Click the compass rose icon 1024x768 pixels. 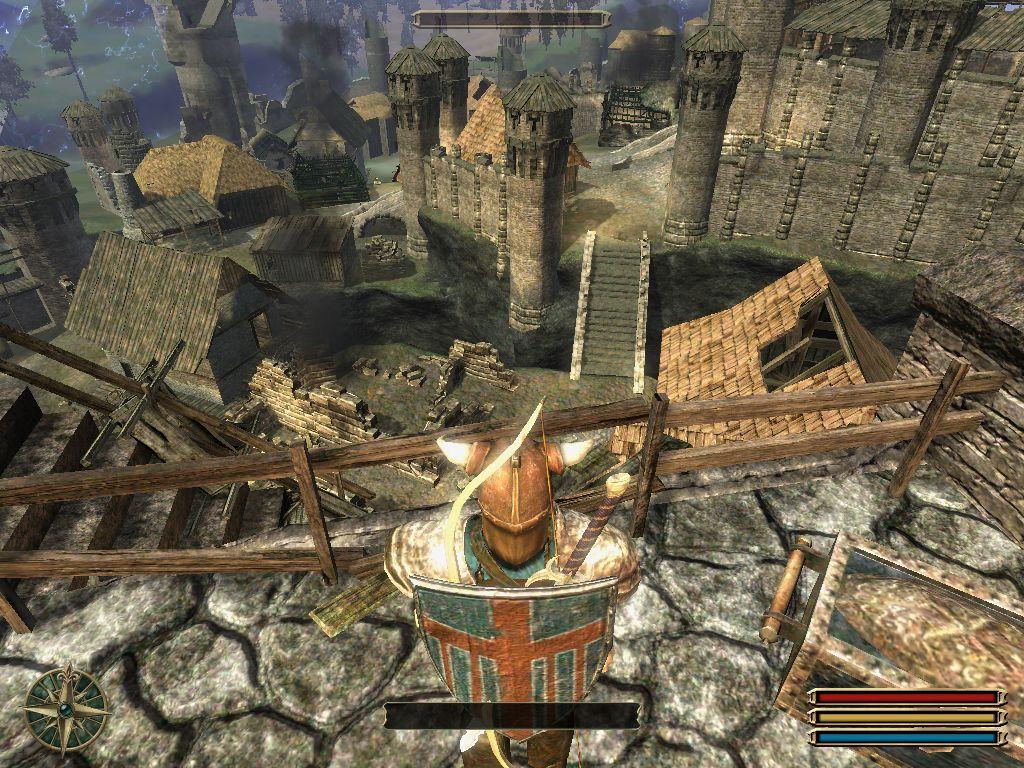[67, 709]
